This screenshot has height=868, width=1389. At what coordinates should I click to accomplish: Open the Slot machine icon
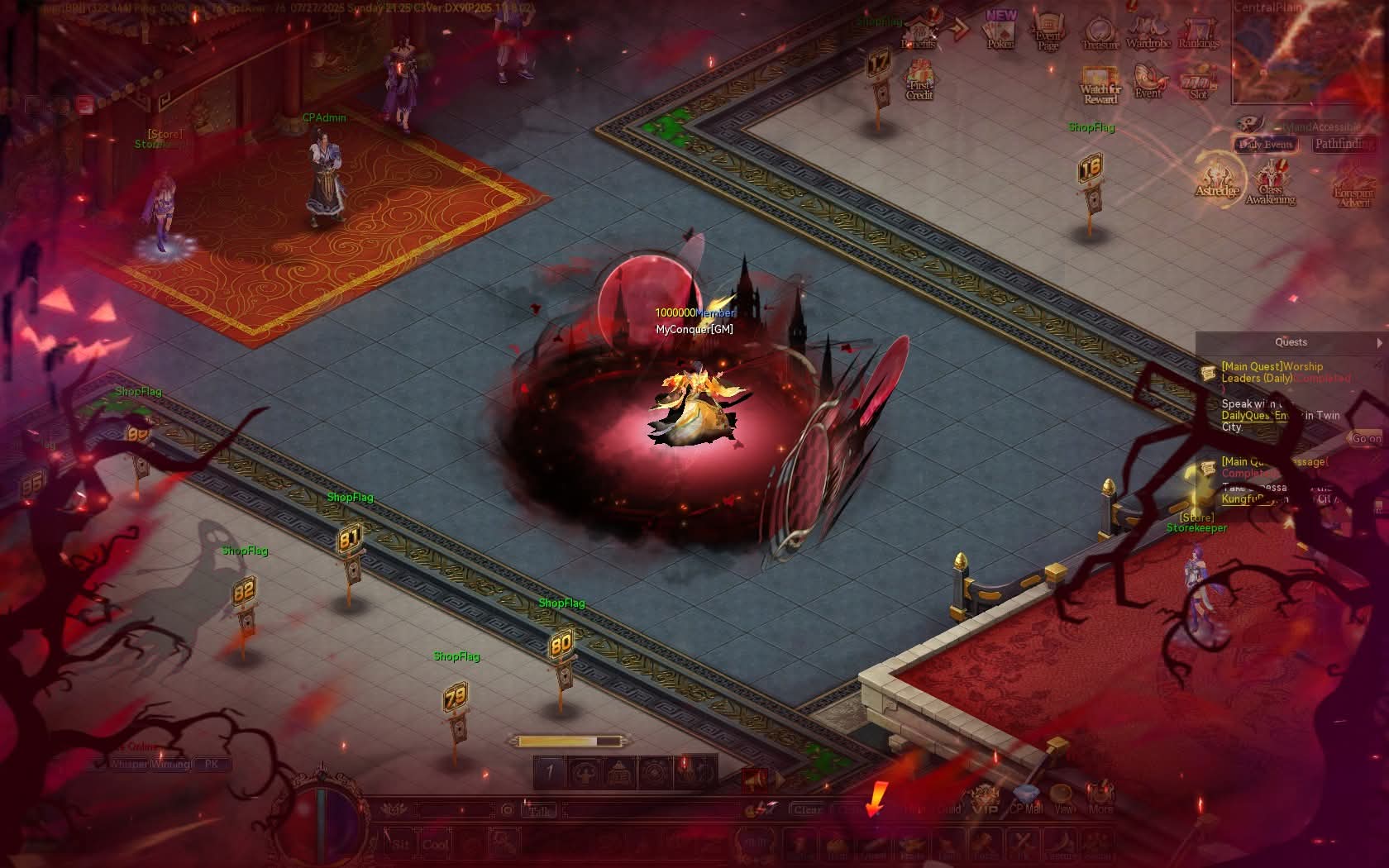point(1198,83)
